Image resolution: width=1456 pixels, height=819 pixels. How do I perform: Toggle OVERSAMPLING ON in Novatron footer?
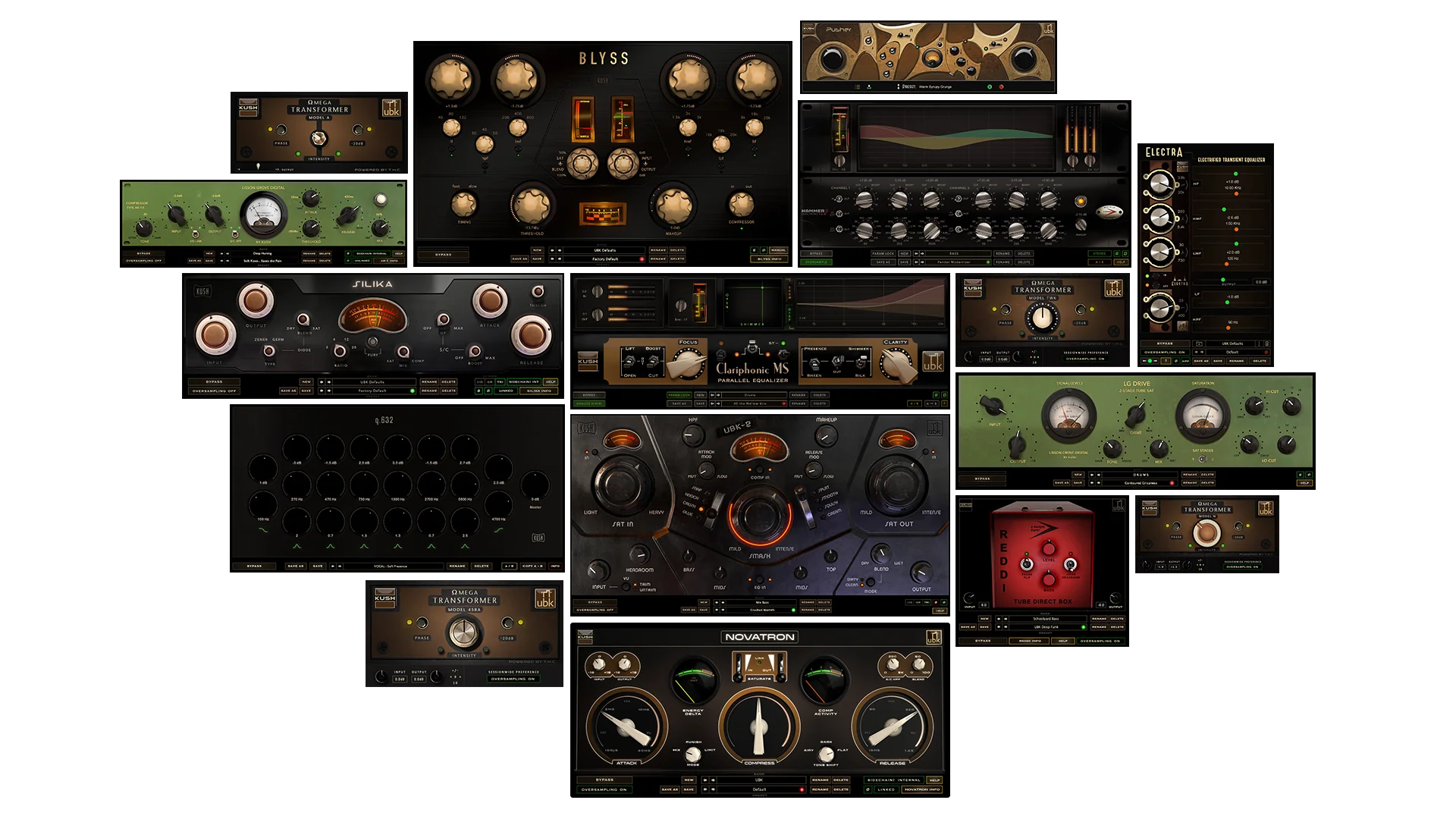(x=606, y=788)
